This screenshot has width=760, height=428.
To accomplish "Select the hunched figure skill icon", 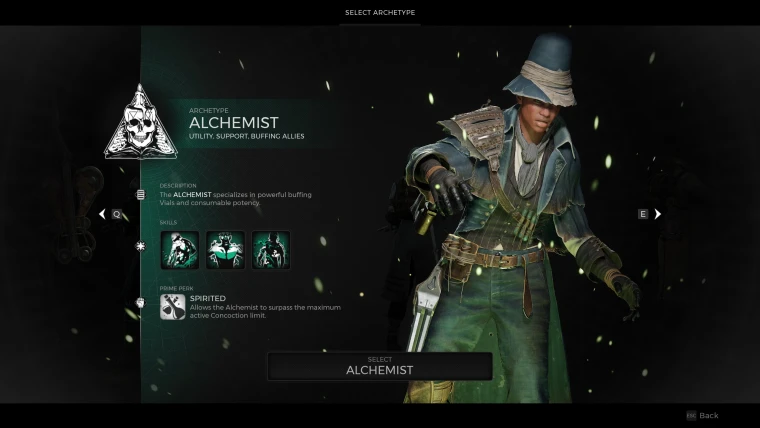I will pyautogui.click(x=179, y=250).
